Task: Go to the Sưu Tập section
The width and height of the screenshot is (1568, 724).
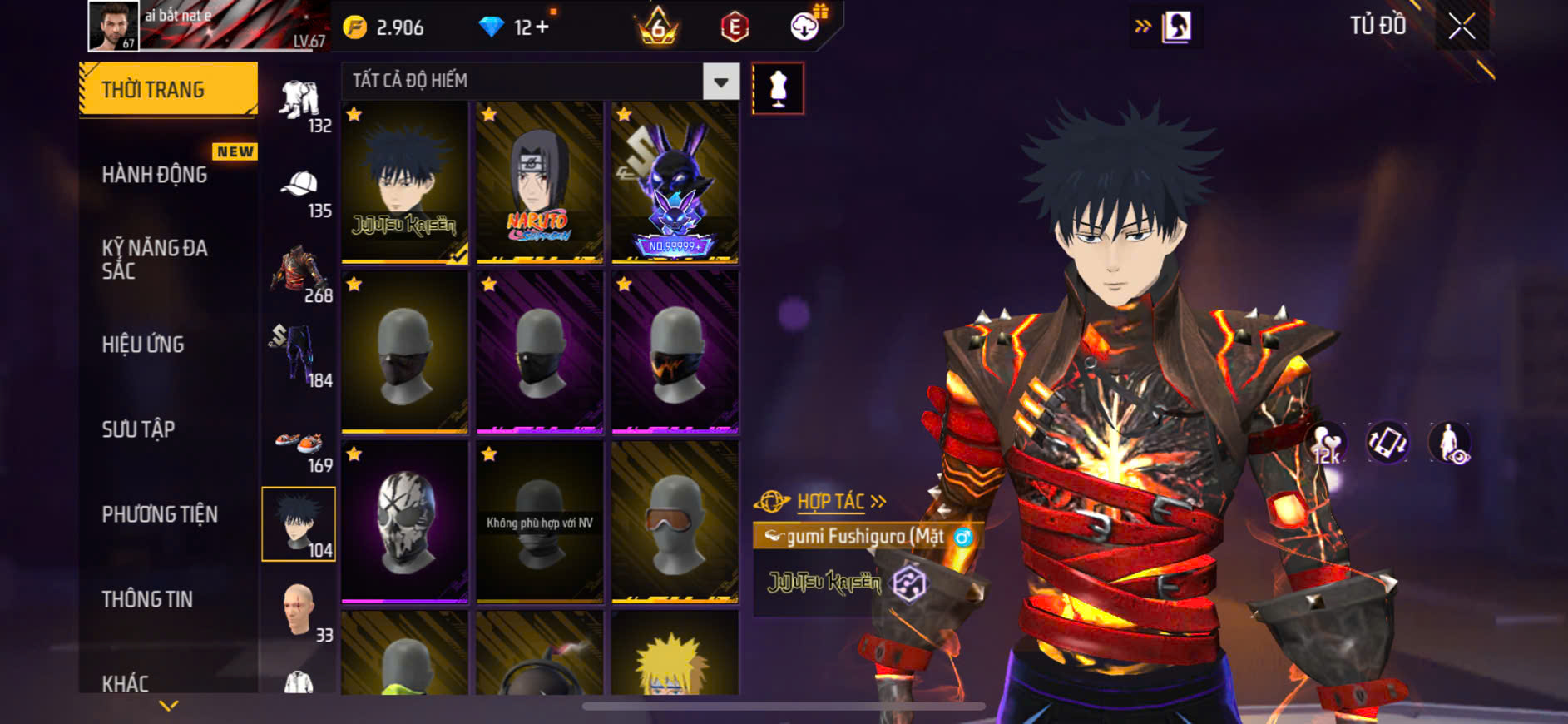Action: click(x=138, y=429)
